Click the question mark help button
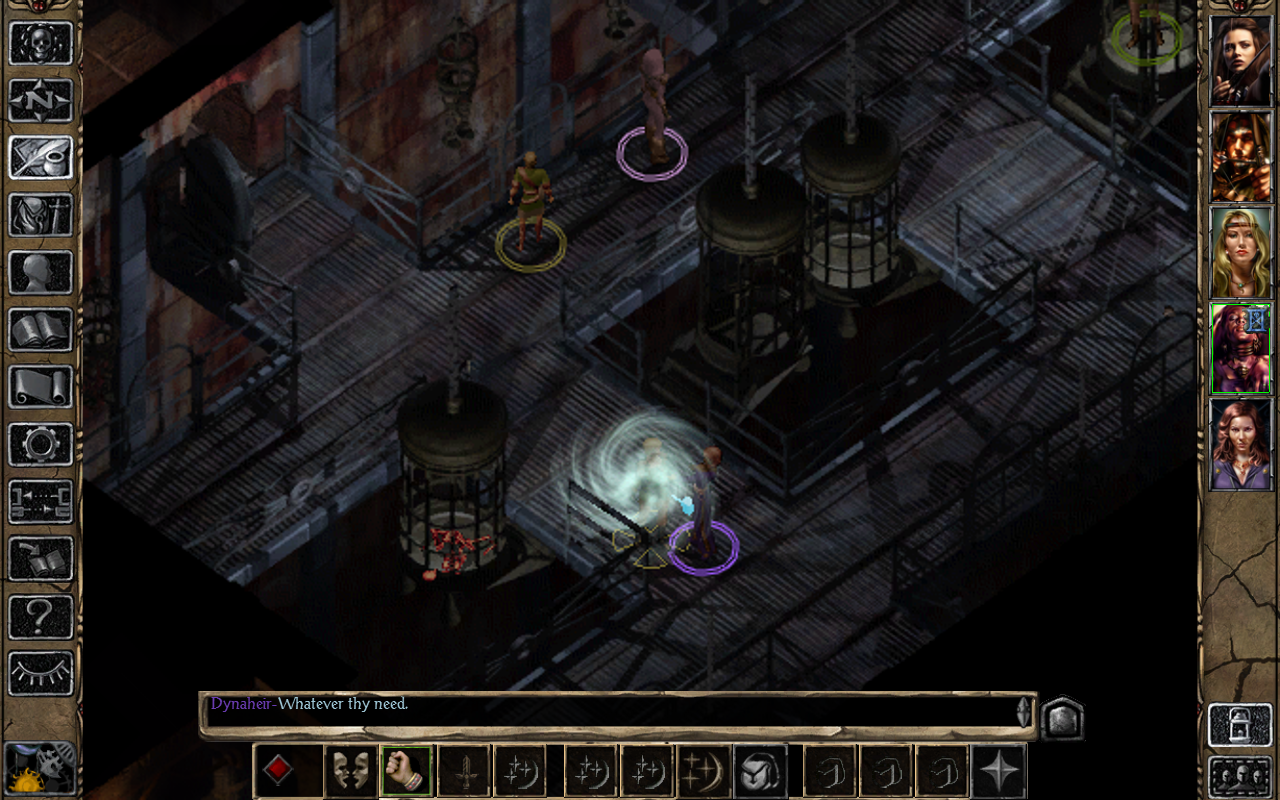 coord(41,616)
